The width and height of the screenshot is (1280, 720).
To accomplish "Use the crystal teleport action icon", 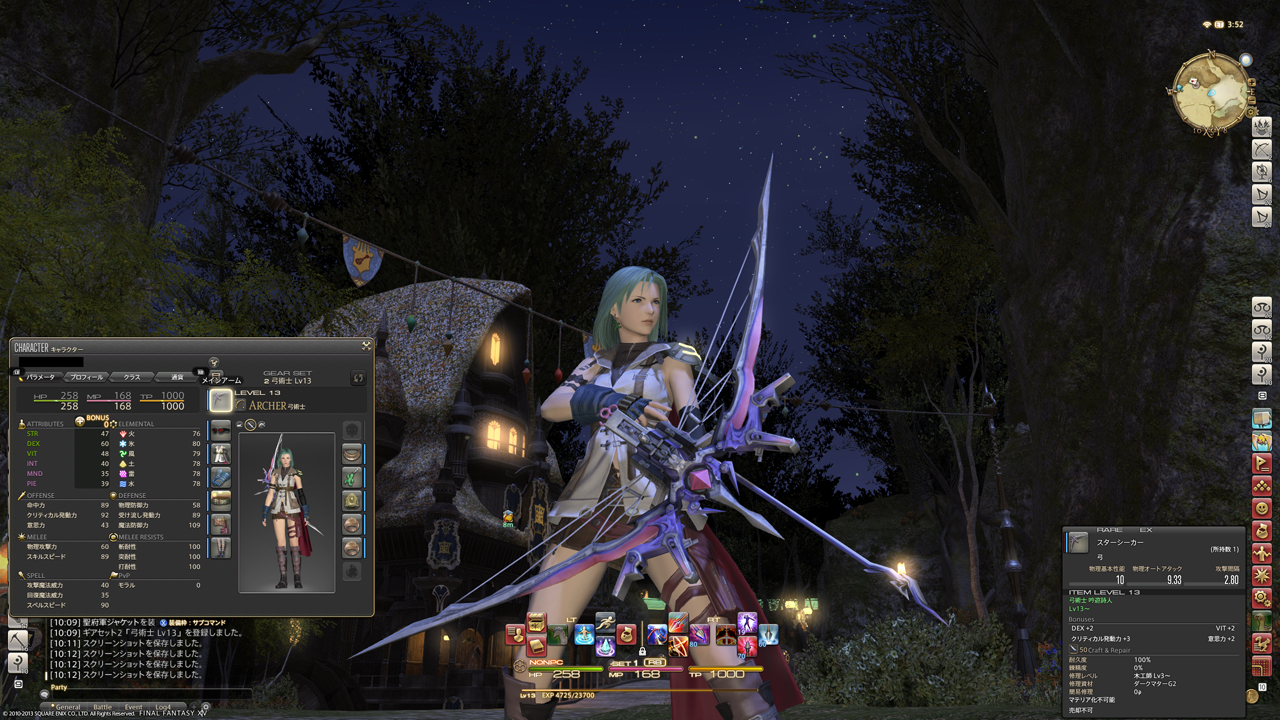I will pyautogui.click(x=606, y=645).
